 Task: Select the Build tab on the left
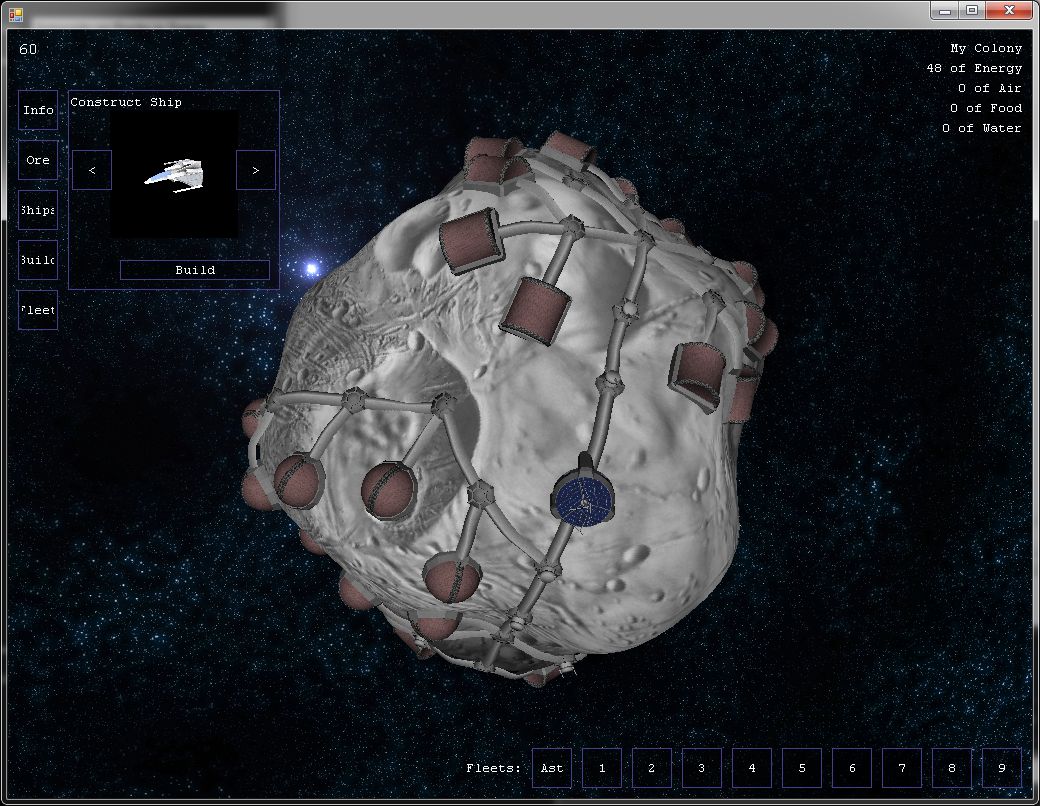(x=38, y=260)
